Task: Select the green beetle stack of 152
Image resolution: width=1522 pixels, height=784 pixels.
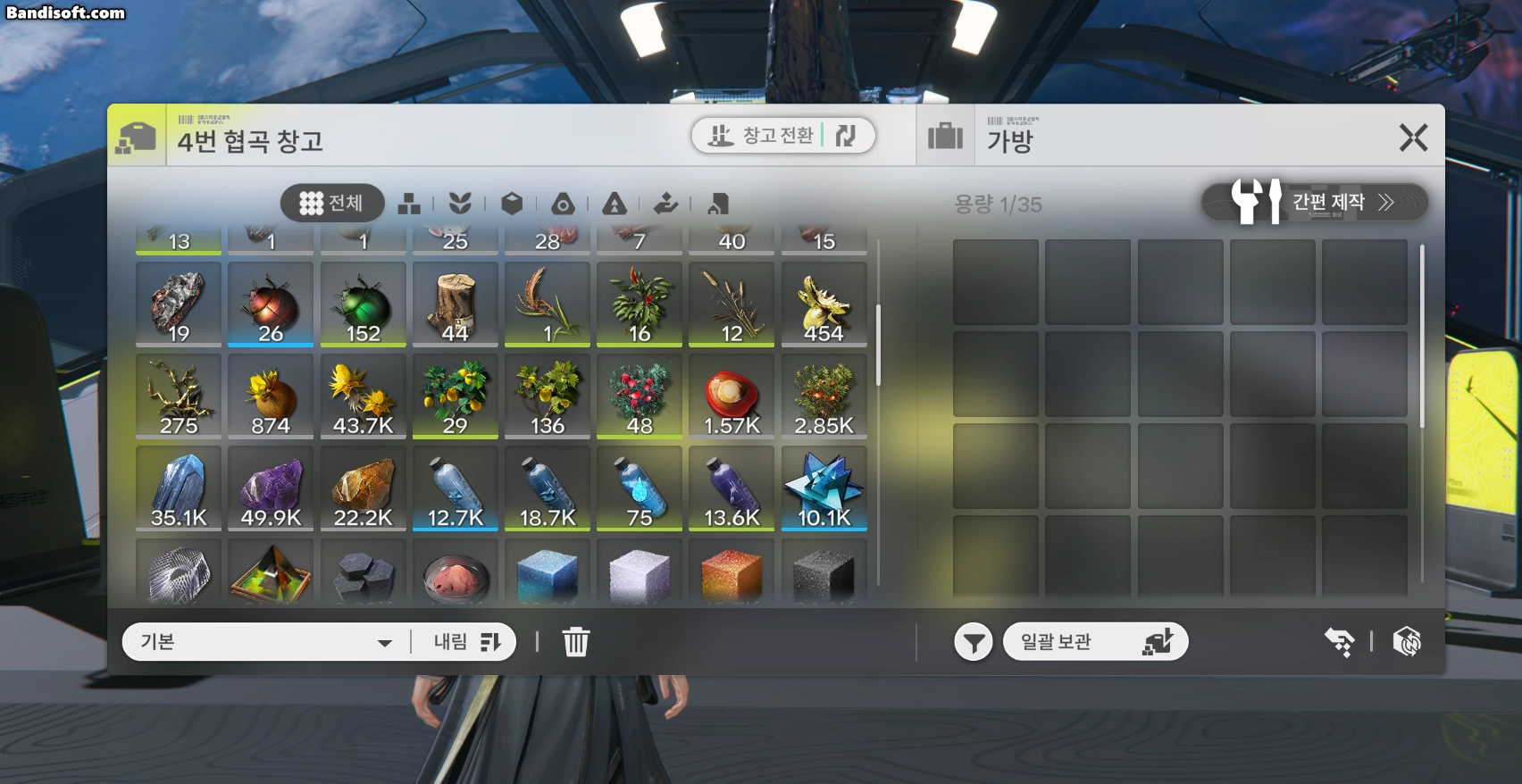Action: tap(363, 304)
